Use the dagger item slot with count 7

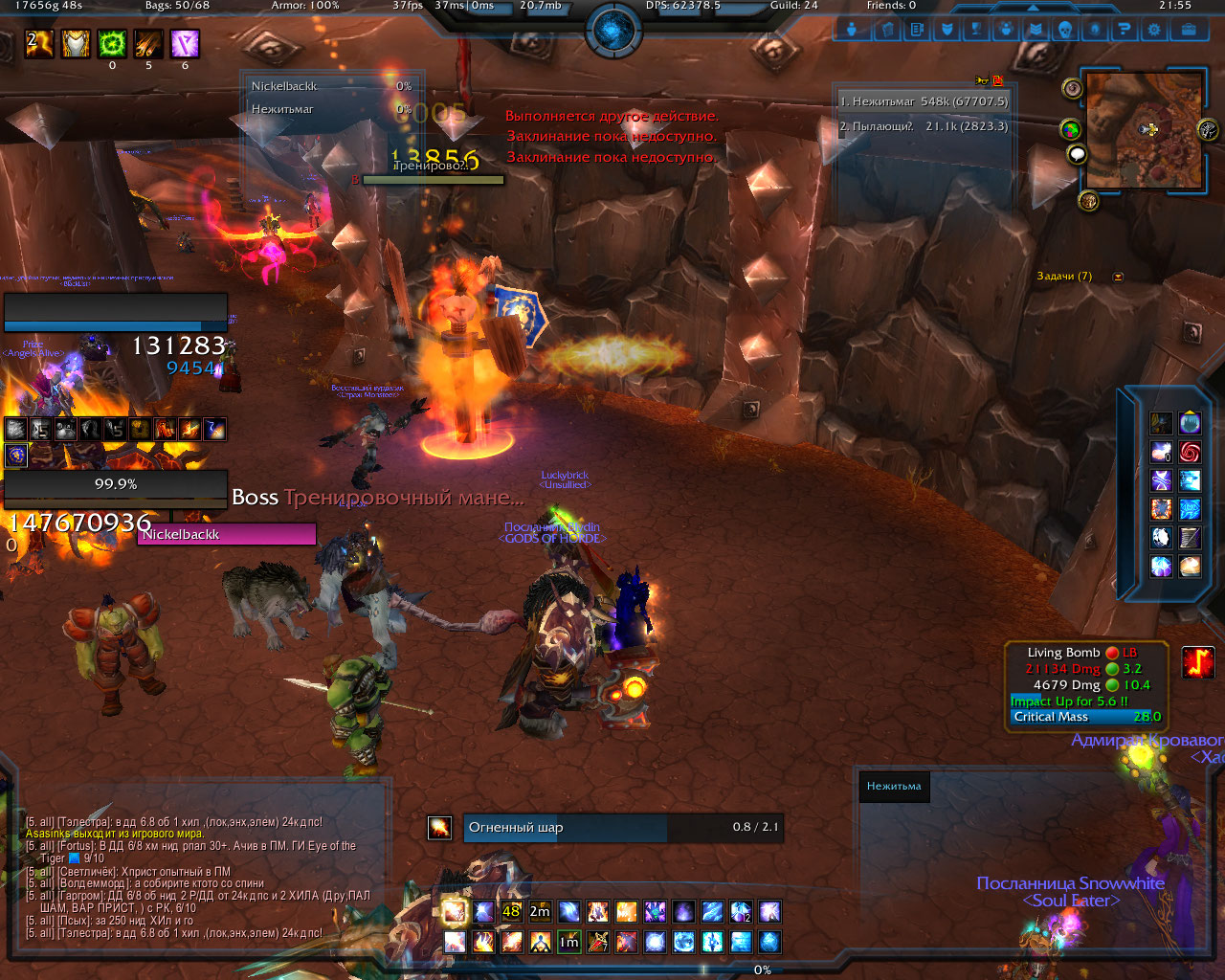point(598,942)
